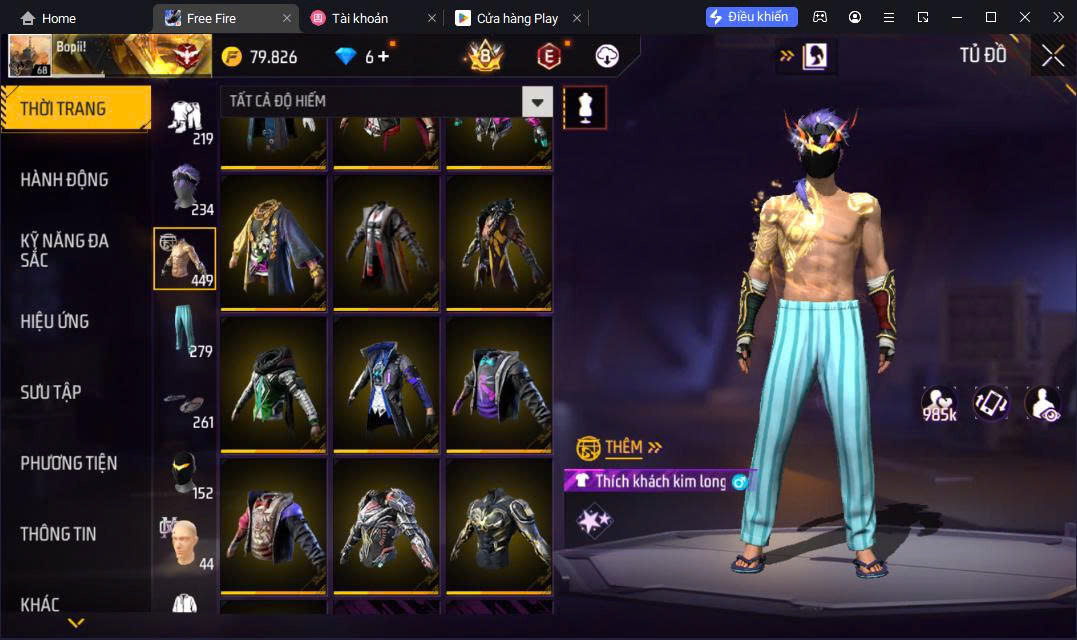Image resolution: width=1077 pixels, height=640 pixels.
Task: Select the yellow skull-print jacket item
Action: (x=273, y=241)
